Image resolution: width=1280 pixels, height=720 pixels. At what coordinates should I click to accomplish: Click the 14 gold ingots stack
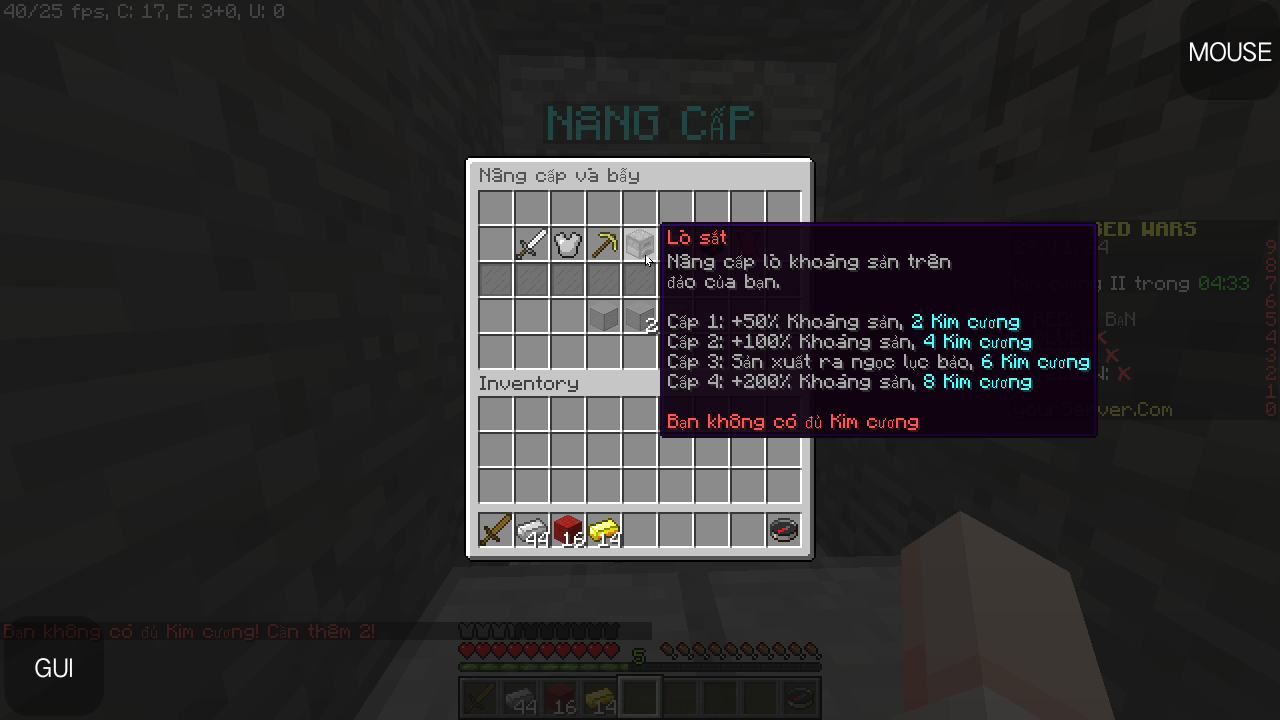[603, 529]
